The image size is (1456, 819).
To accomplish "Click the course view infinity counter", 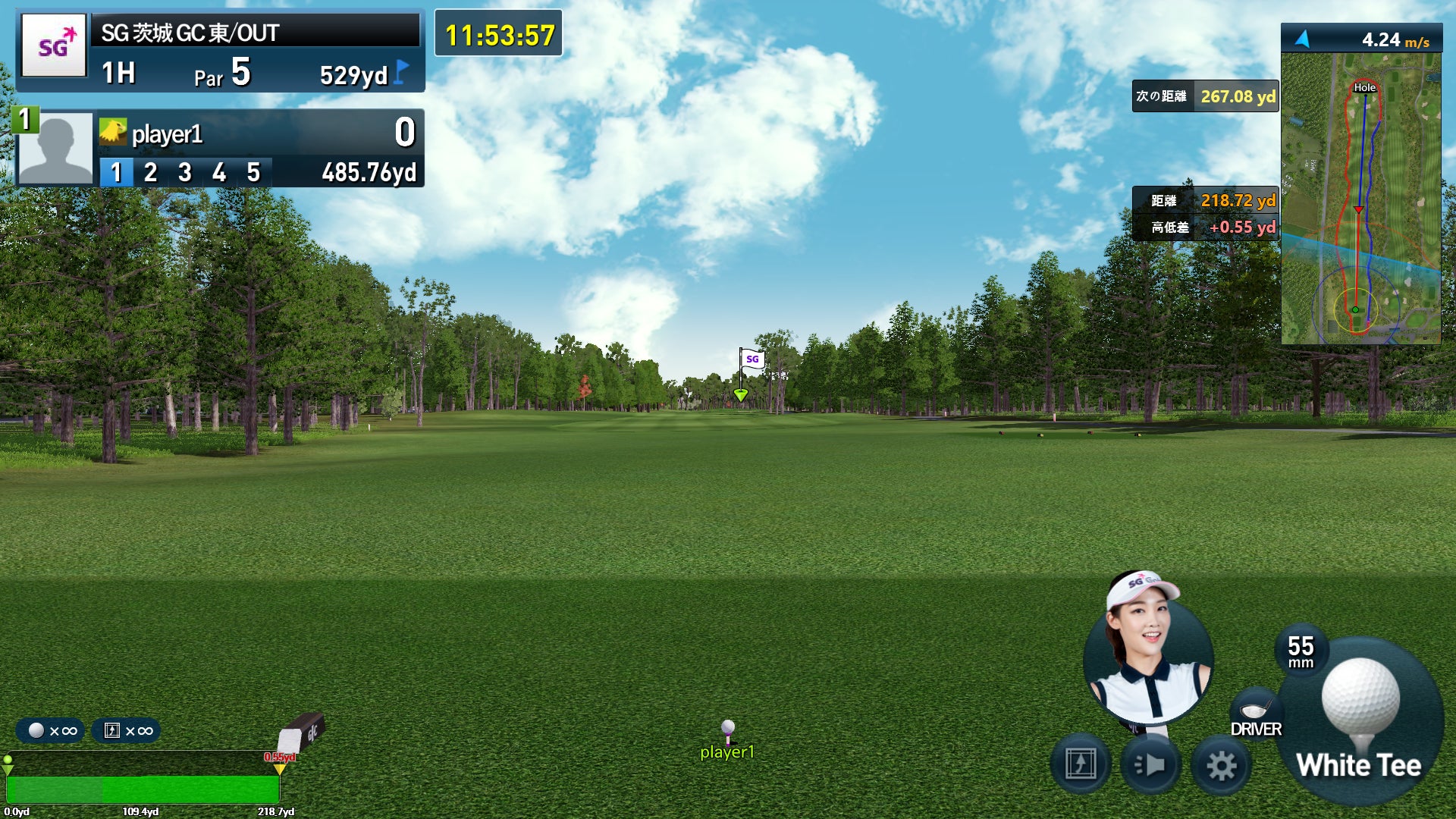I will [127, 731].
